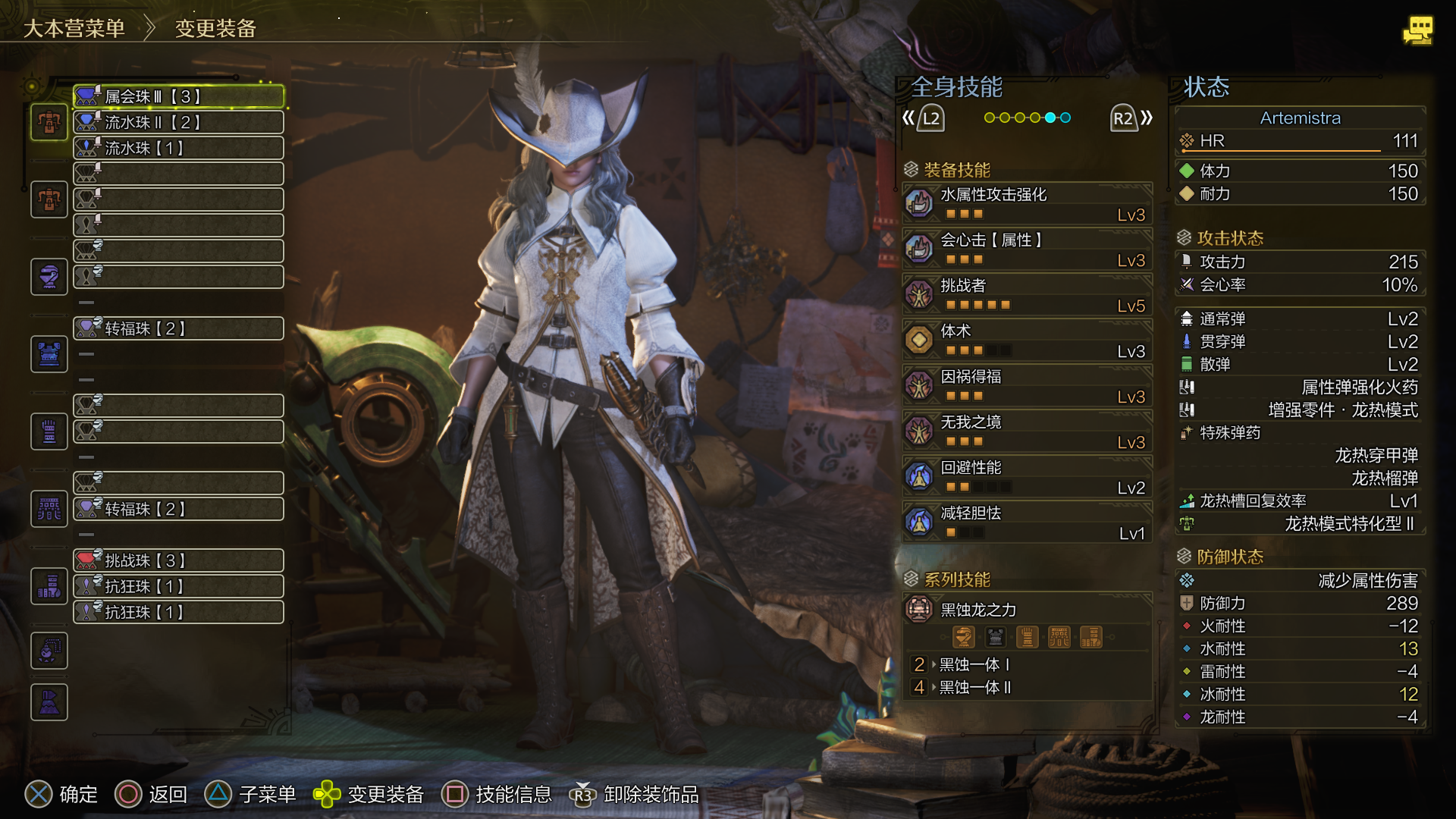Select the 因祸得福 skill row
The width and height of the screenshot is (1456, 819).
[1028, 386]
